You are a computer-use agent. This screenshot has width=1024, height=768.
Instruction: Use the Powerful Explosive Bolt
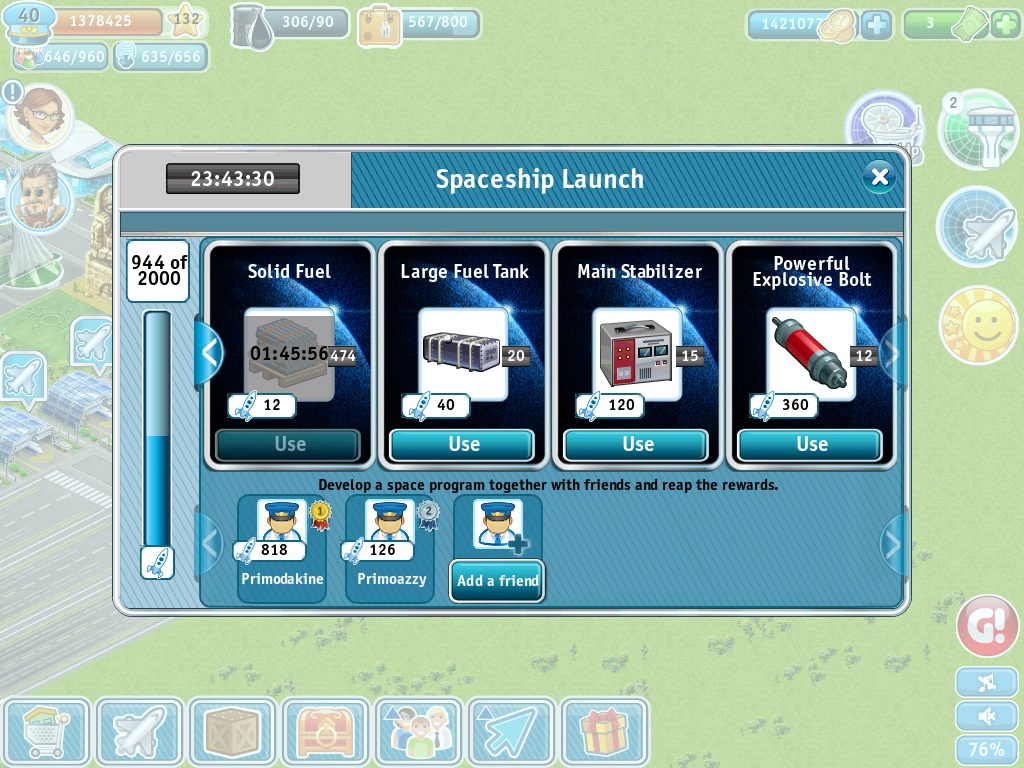[x=811, y=444]
